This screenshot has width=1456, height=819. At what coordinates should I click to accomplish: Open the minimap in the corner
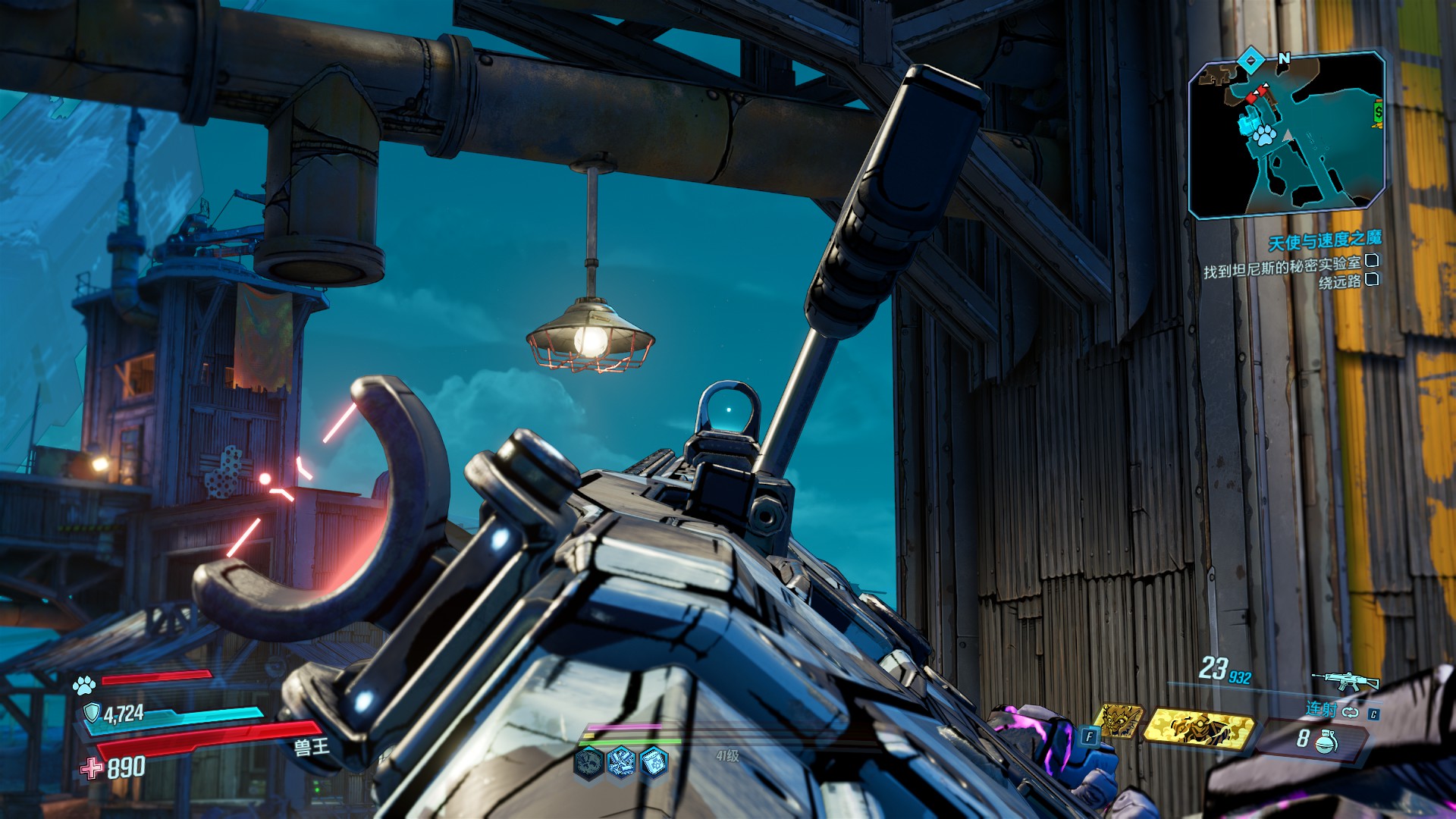(x=1287, y=136)
